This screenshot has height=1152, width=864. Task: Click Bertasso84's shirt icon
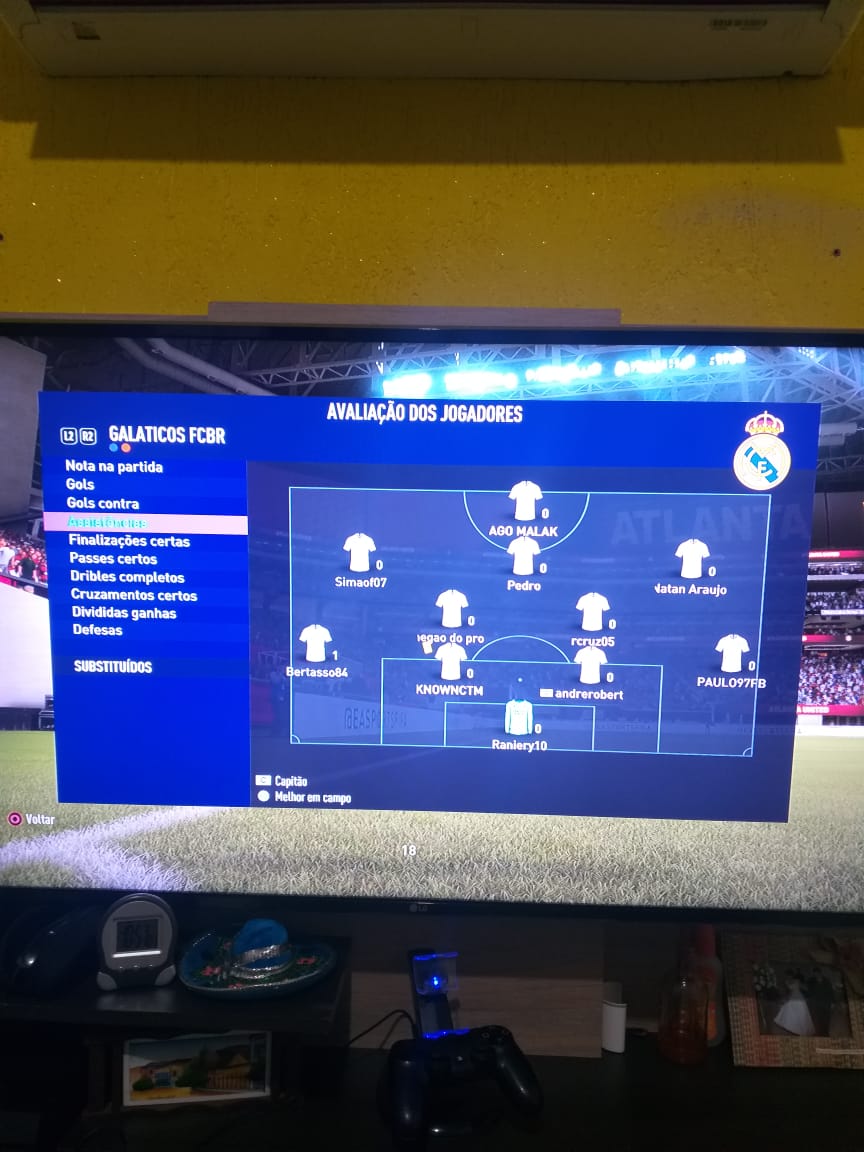(x=315, y=643)
